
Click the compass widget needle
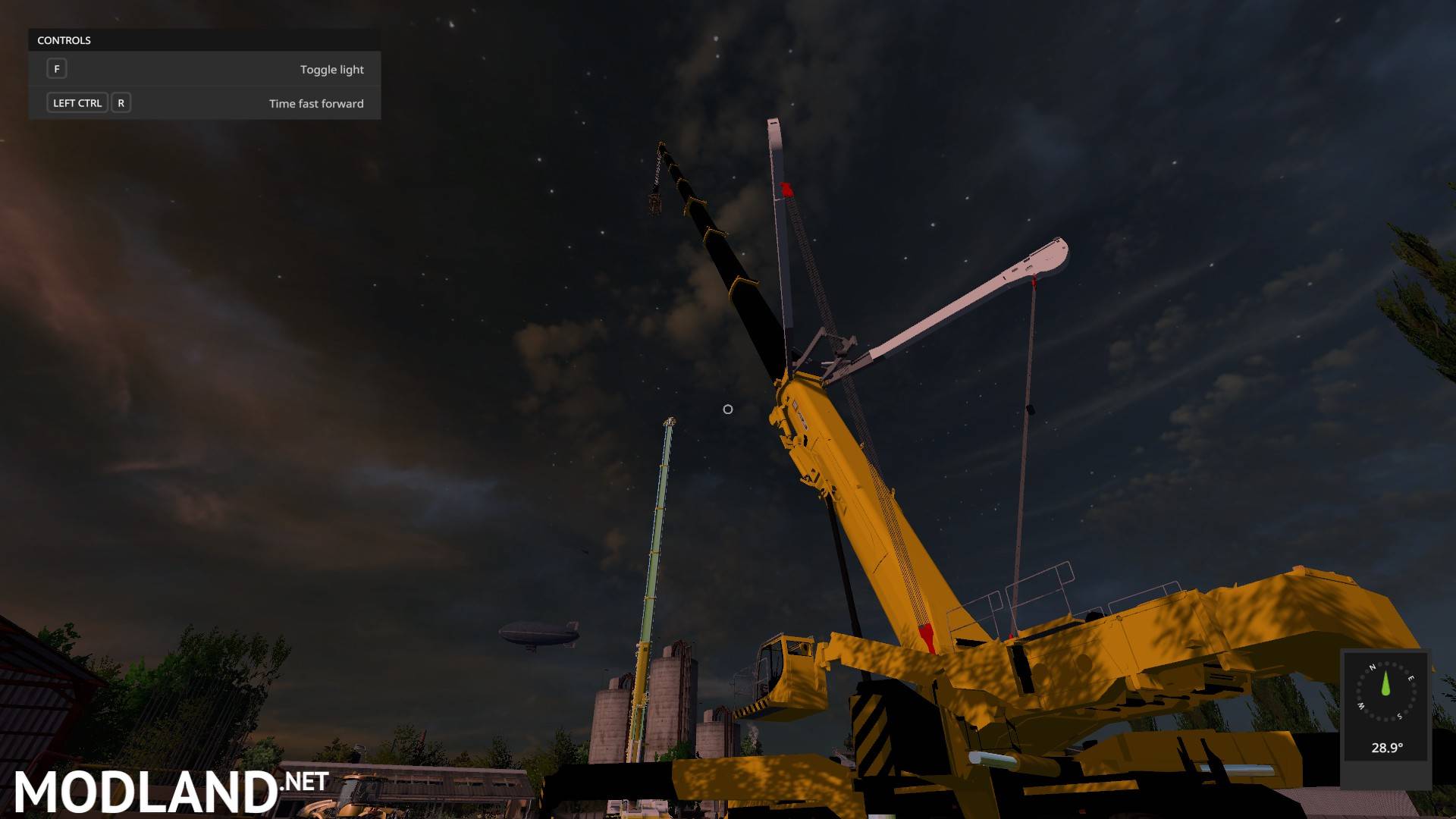click(x=1385, y=683)
